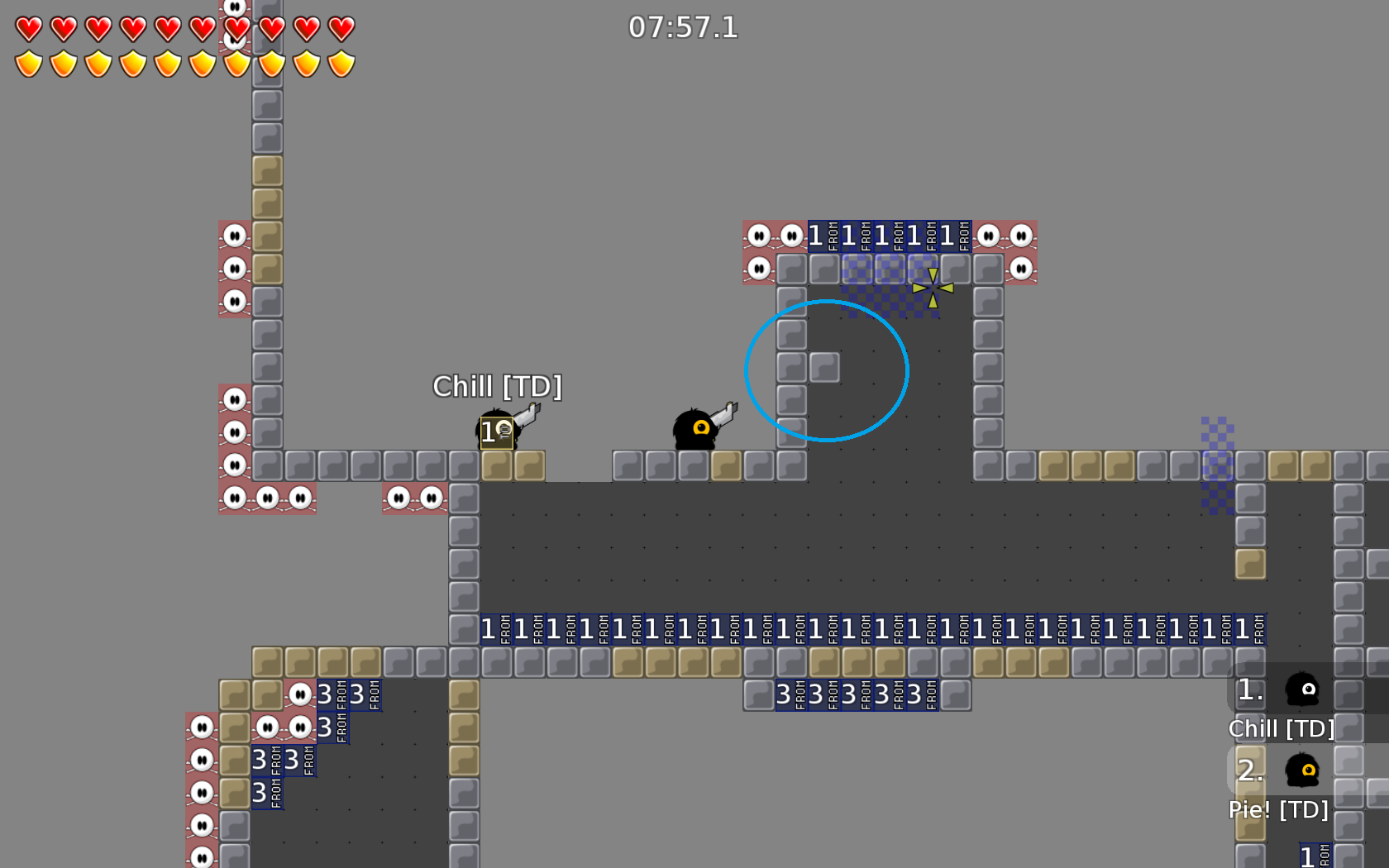
Task: Click inside the blue circle marker
Action: [x=827, y=370]
